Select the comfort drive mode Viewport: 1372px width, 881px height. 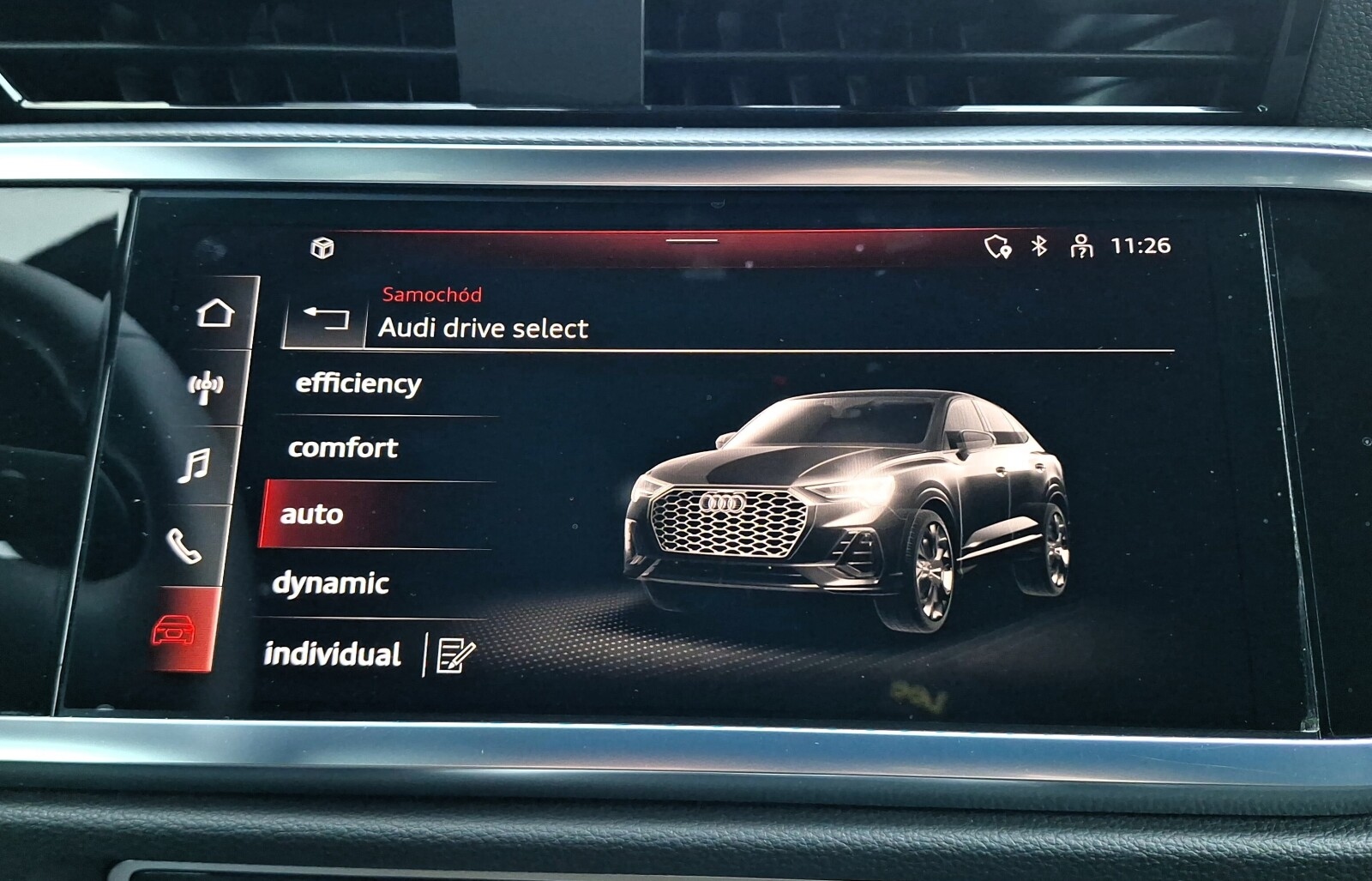tap(345, 447)
